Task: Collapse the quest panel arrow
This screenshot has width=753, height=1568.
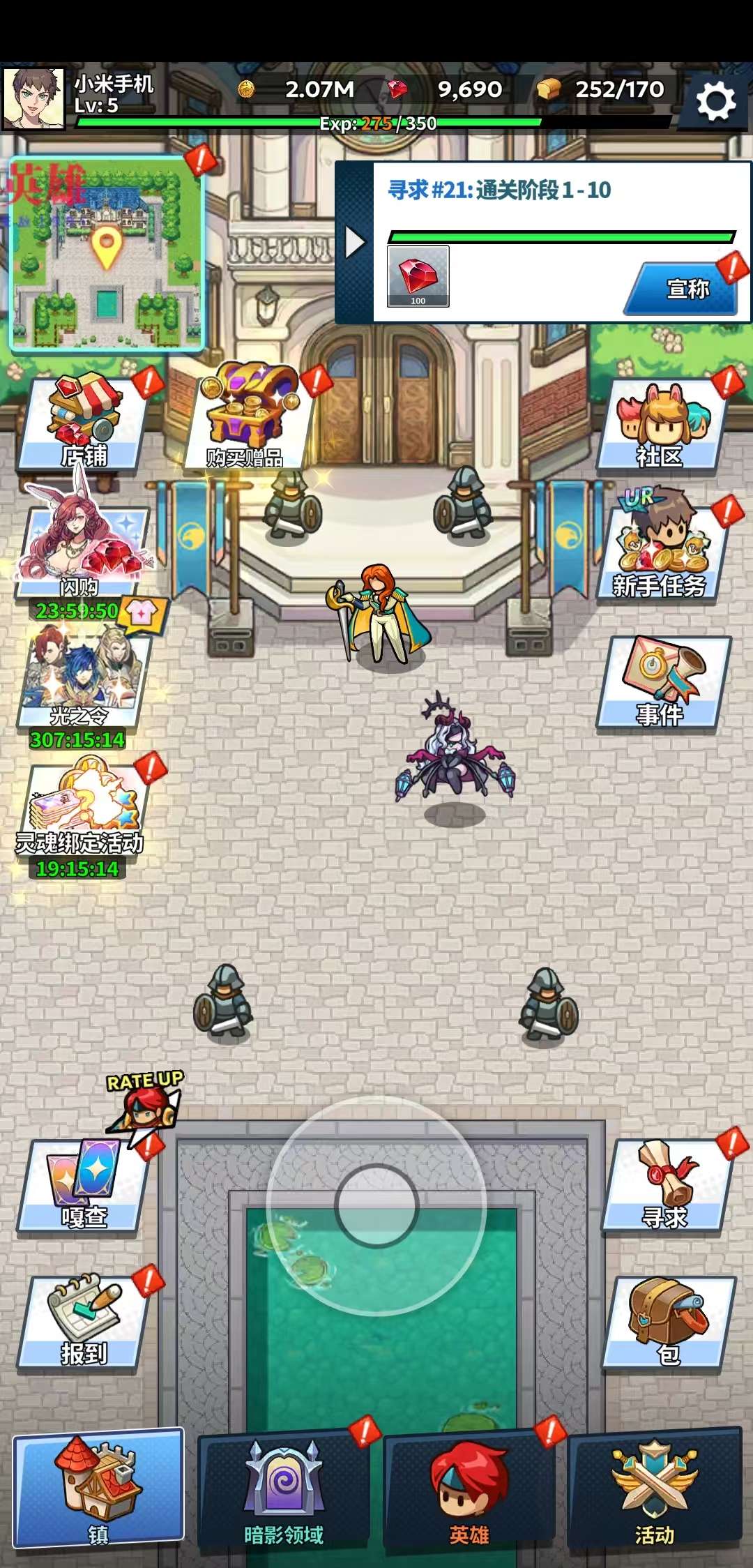Action: (x=355, y=243)
